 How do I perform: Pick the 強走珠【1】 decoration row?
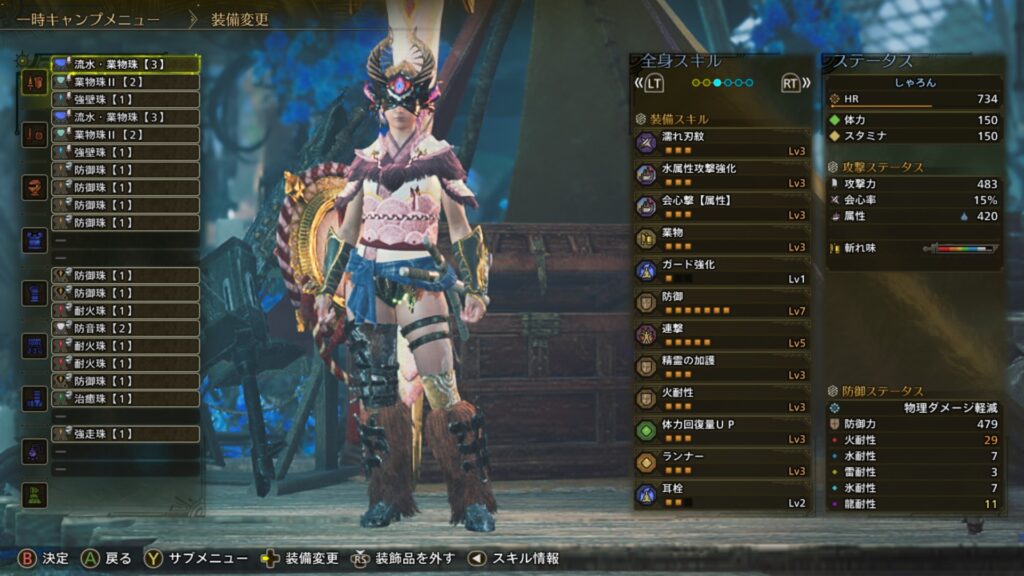pyautogui.click(x=125, y=434)
